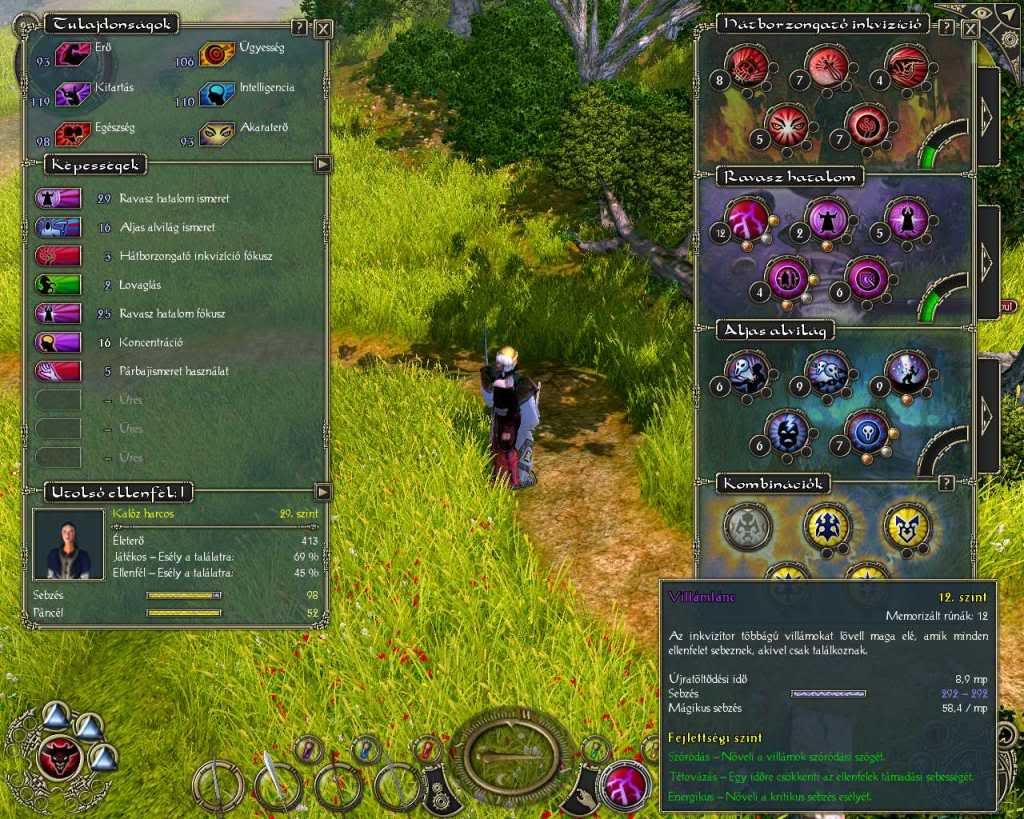Close the Tulajdonságok attributes panel
1024x819 pixels.
pyautogui.click(x=323, y=28)
